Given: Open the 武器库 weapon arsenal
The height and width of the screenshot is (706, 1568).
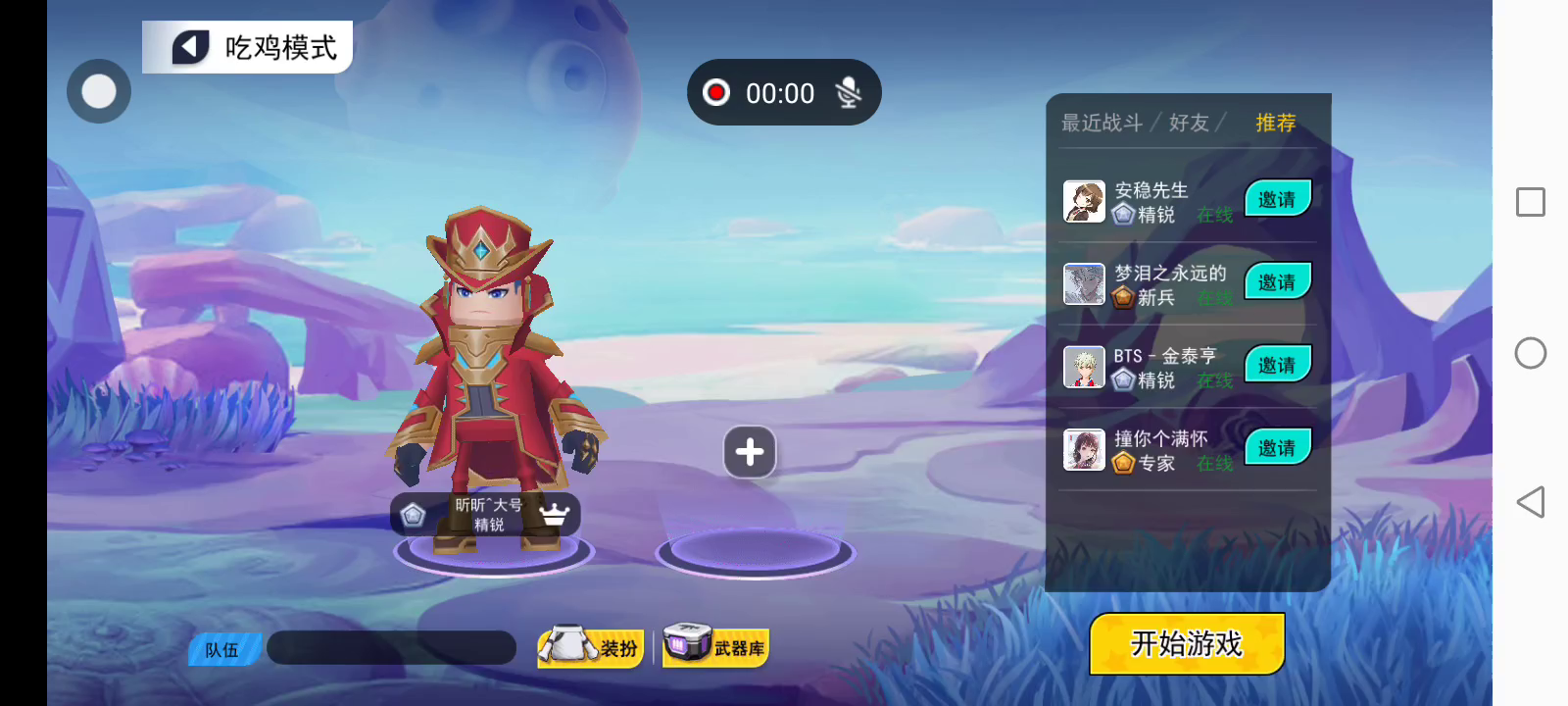Looking at the screenshot, I should [715, 647].
